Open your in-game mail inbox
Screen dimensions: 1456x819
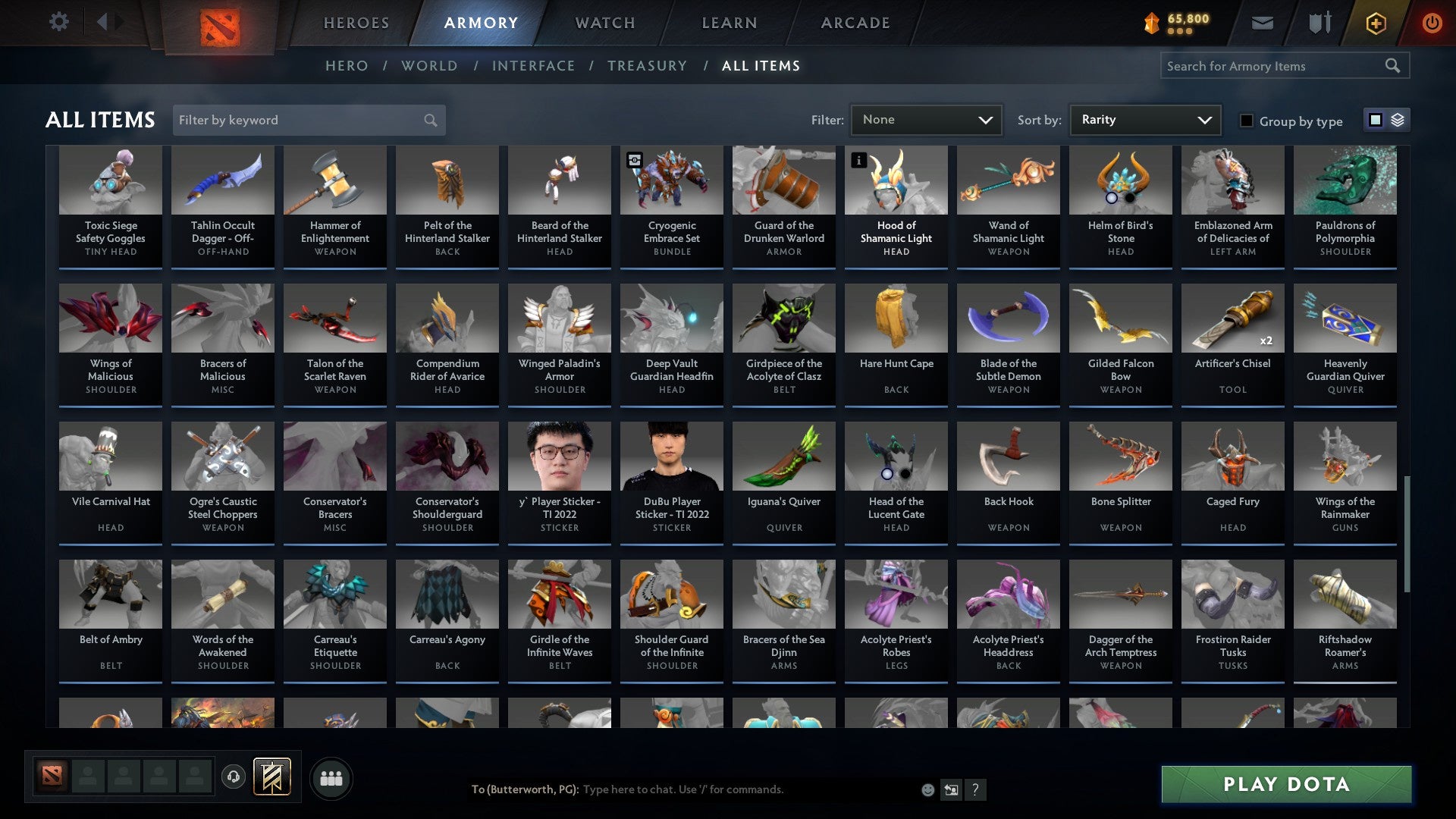pos(1263,23)
